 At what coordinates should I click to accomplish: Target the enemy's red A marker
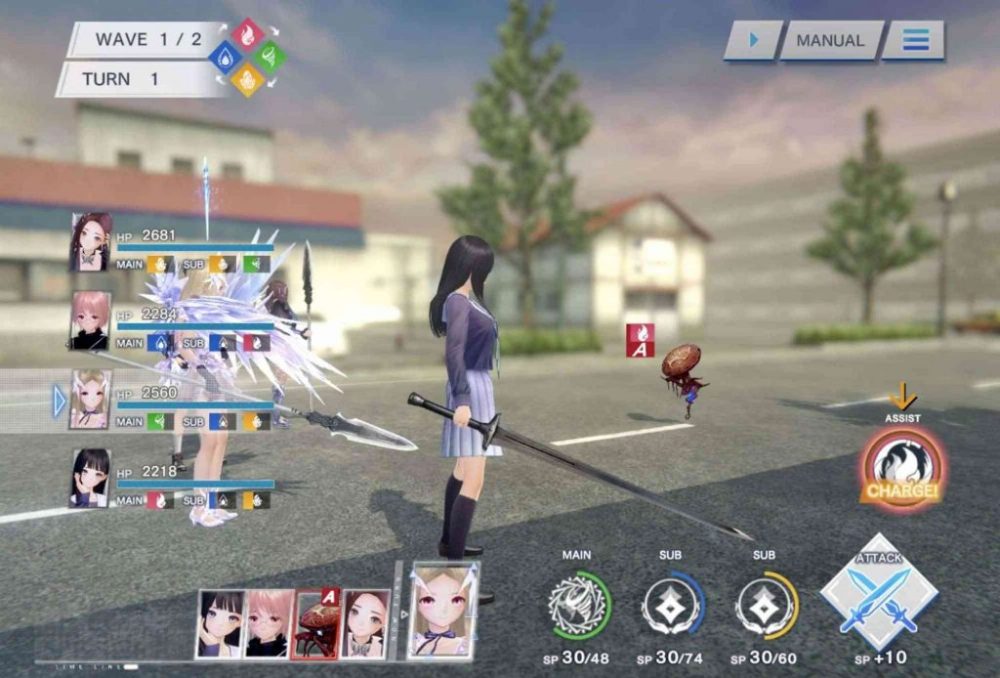tap(640, 340)
